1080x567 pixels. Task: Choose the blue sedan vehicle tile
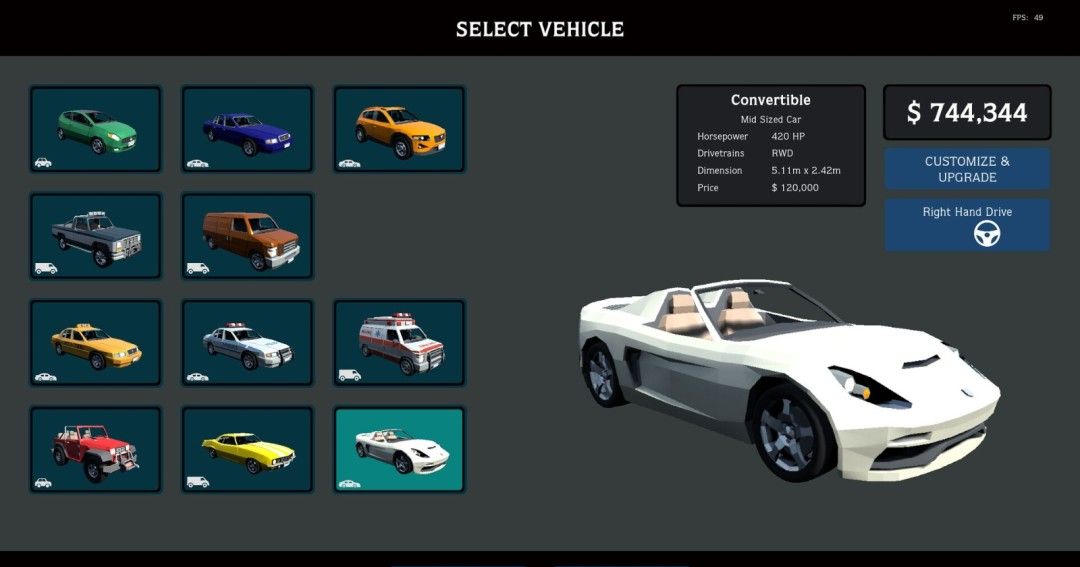tap(247, 129)
